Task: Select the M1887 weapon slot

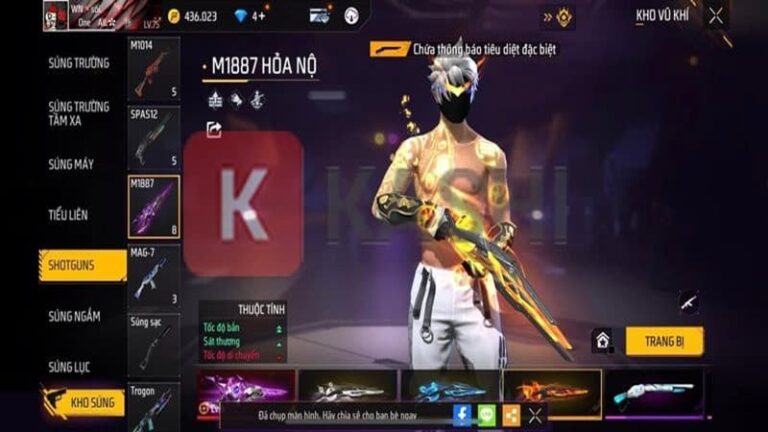Action: tap(154, 207)
